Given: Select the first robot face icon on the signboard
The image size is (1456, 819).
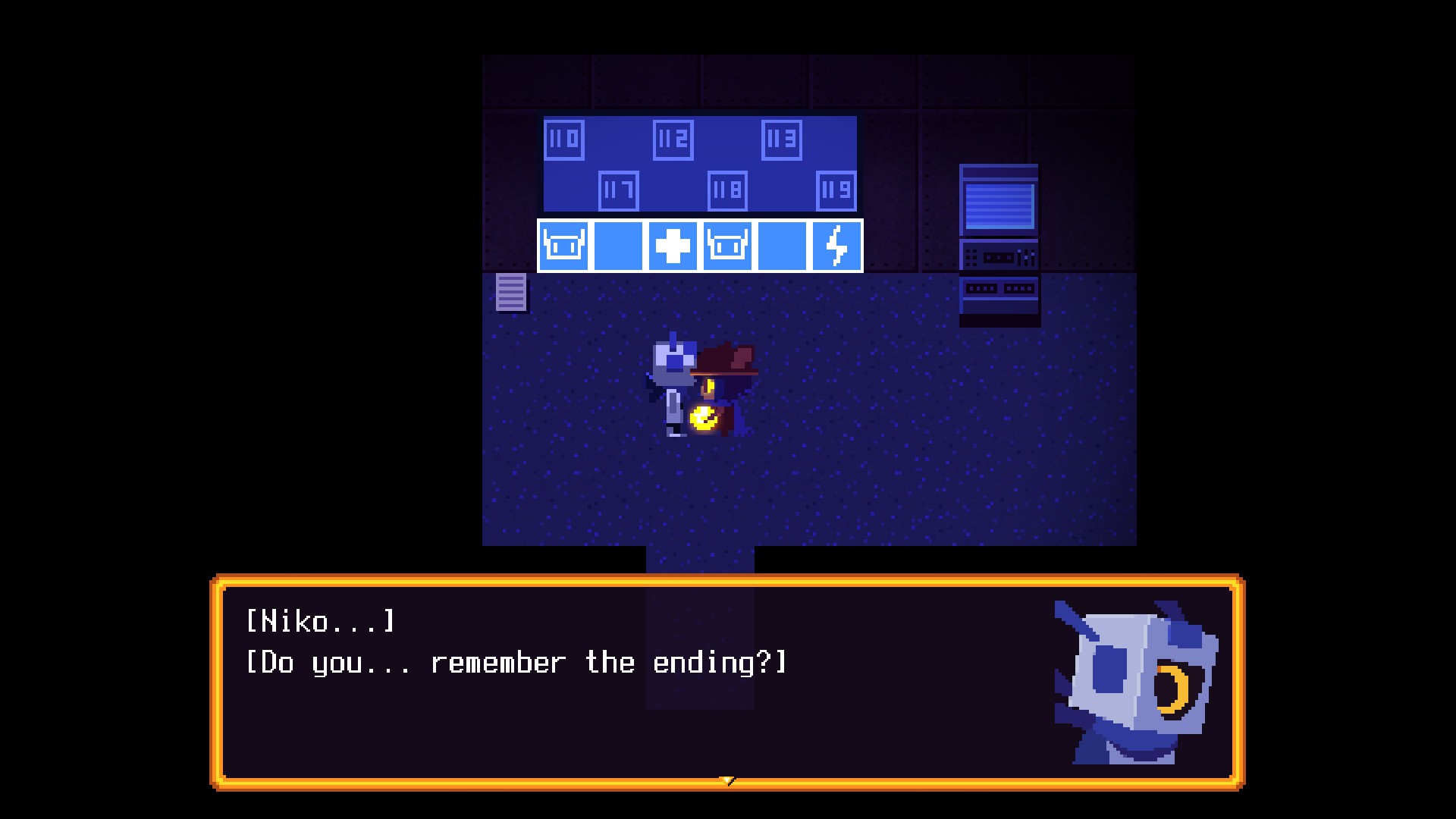Looking at the screenshot, I should (563, 246).
